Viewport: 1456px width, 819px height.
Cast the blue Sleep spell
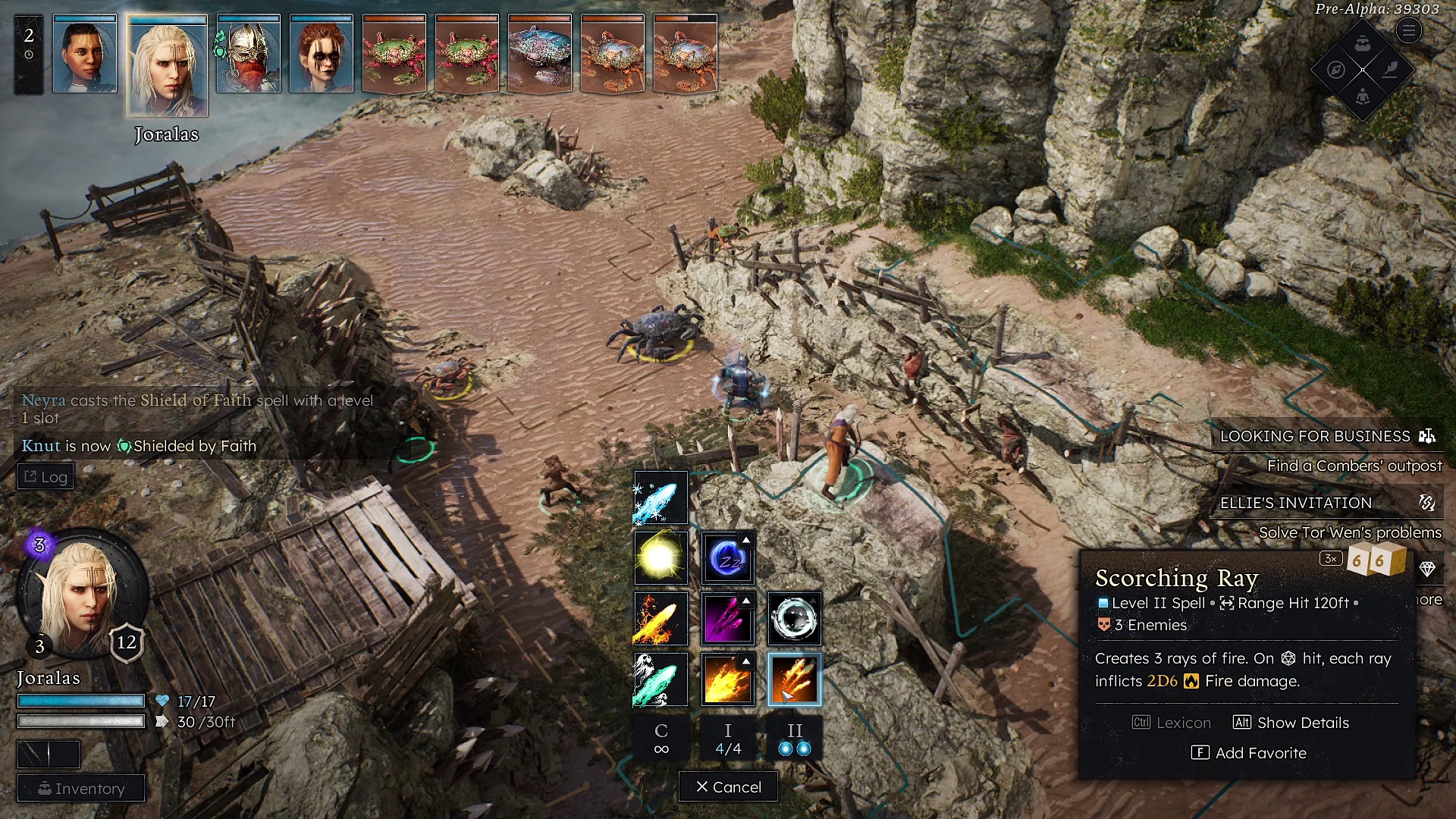click(x=727, y=558)
